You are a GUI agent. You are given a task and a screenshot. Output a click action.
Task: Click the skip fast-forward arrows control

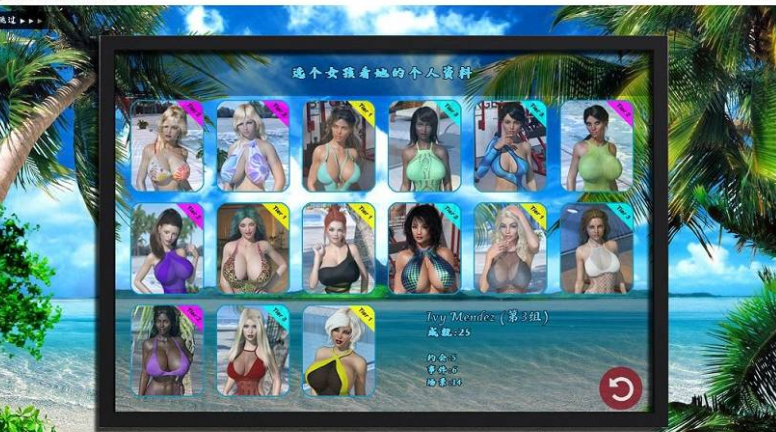coord(31,19)
